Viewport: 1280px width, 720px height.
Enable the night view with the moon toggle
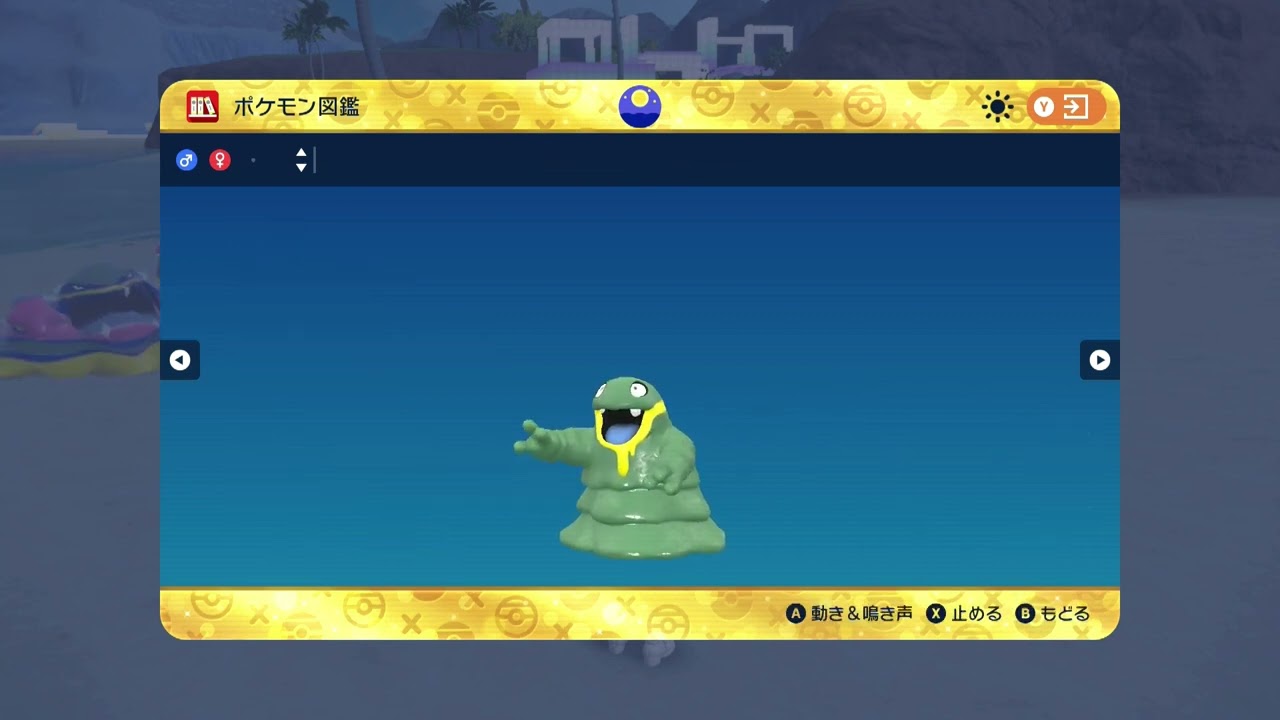click(x=640, y=106)
